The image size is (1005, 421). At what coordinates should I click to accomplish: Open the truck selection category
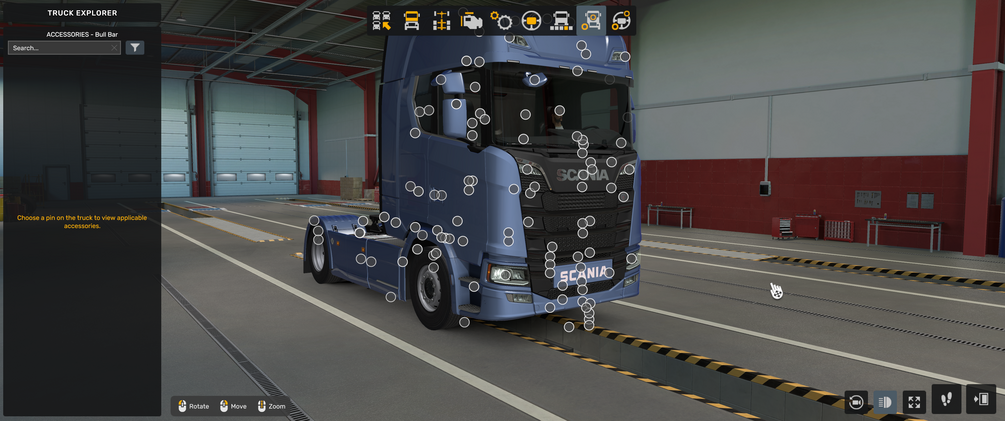[381, 21]
